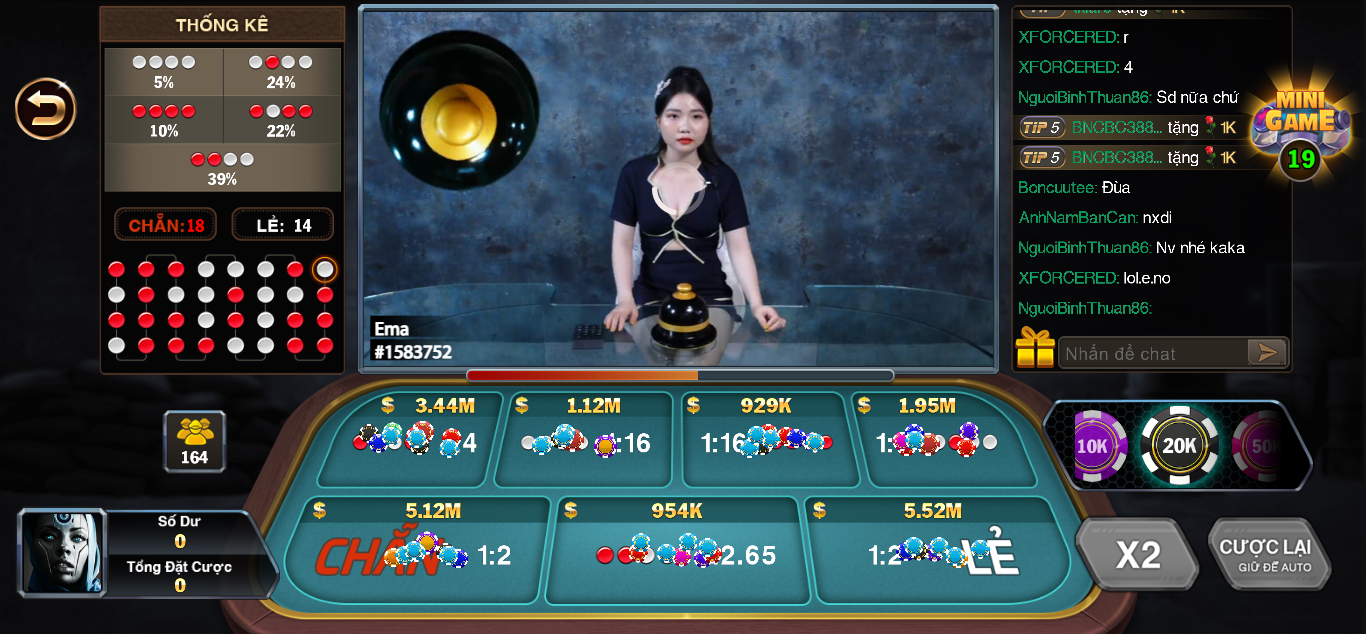Focus the 'Nhấn để chat' input field
The width and height of the screenshot is (1366, 634).
pos(1152,353)
